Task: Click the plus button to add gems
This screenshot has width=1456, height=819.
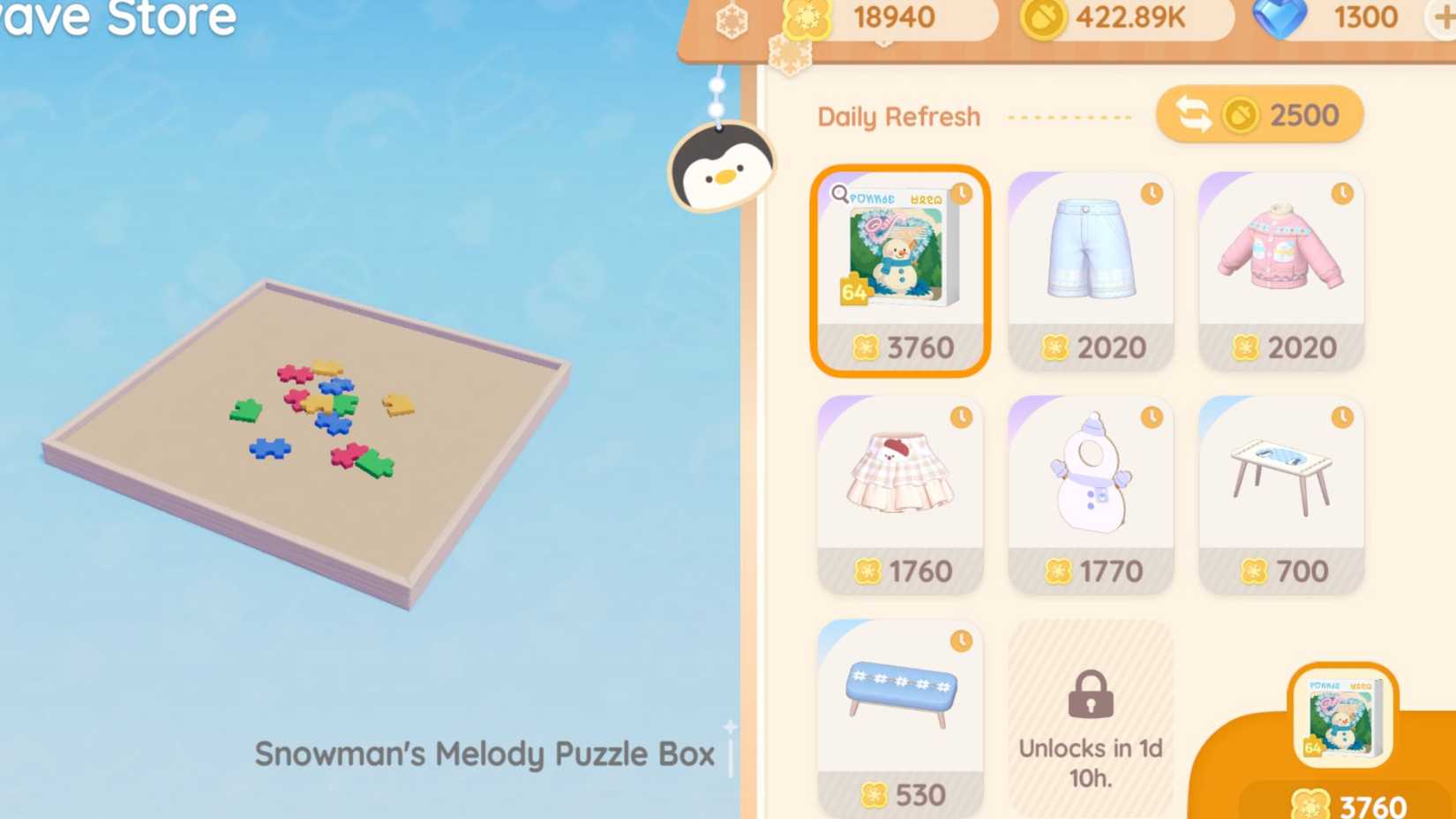Action: coord(1445,16)
